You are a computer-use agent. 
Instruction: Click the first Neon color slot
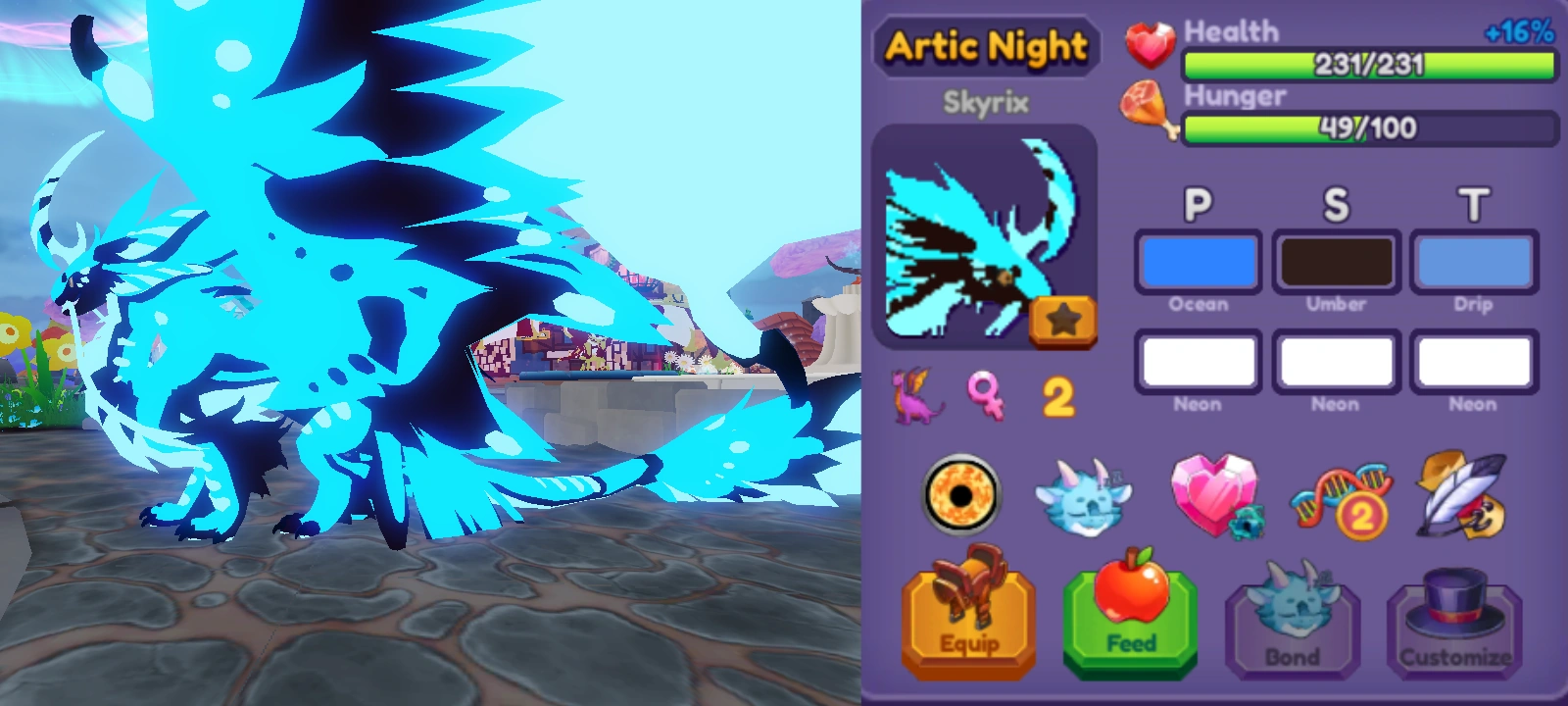click(x=1197, y=362)
